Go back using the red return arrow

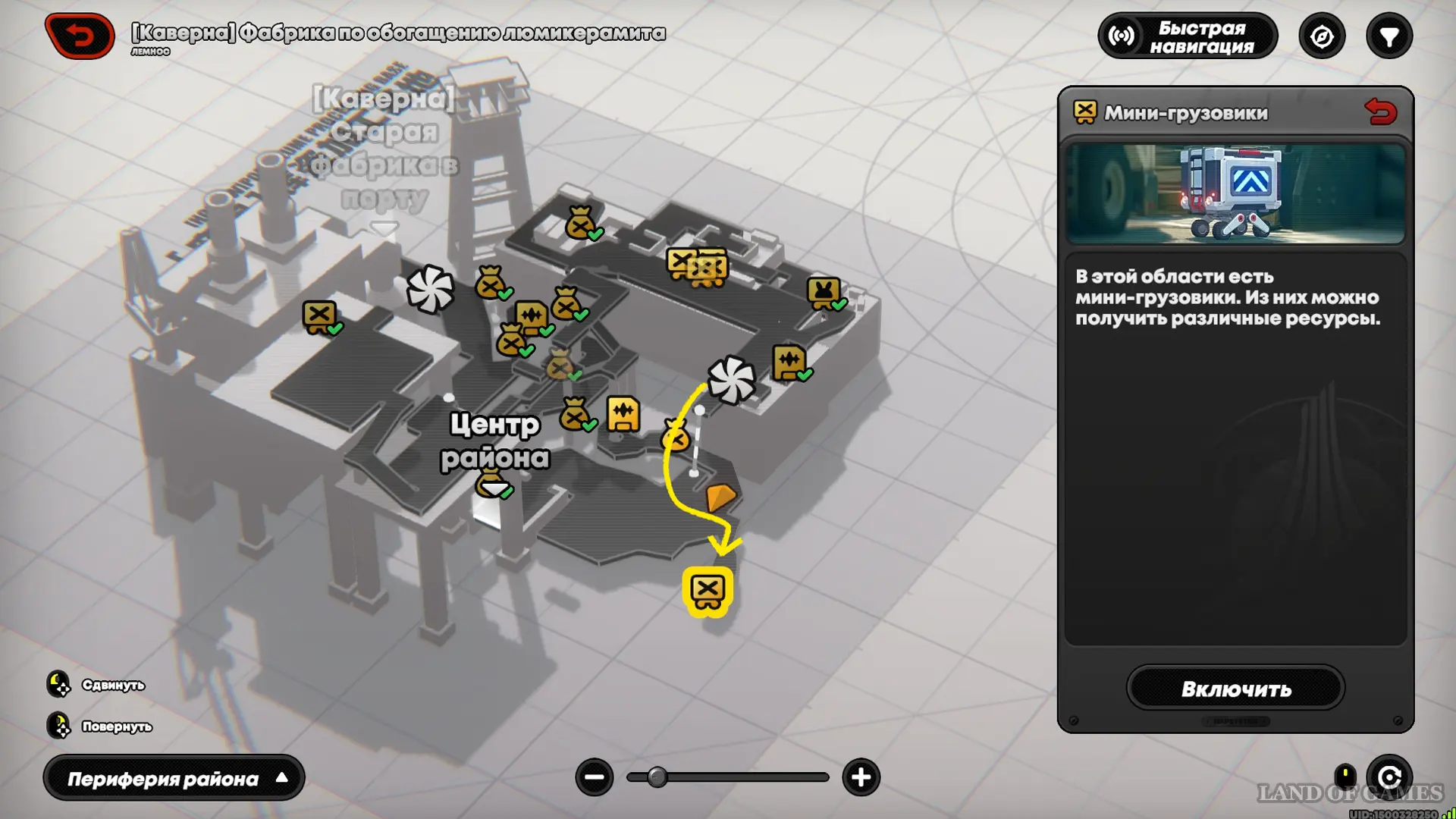click(80, 36)
